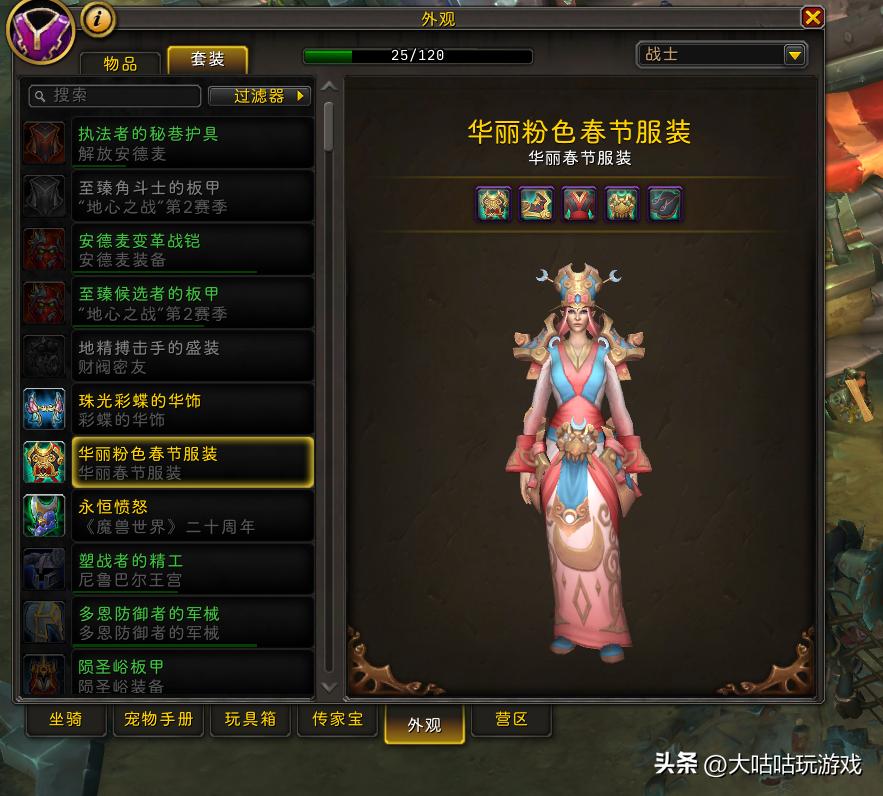The height and width of the screenshot is (796, 883).
Task: Open the 坐骑 mounts tab
Action: pyautogui.click(x=65, y=720)
